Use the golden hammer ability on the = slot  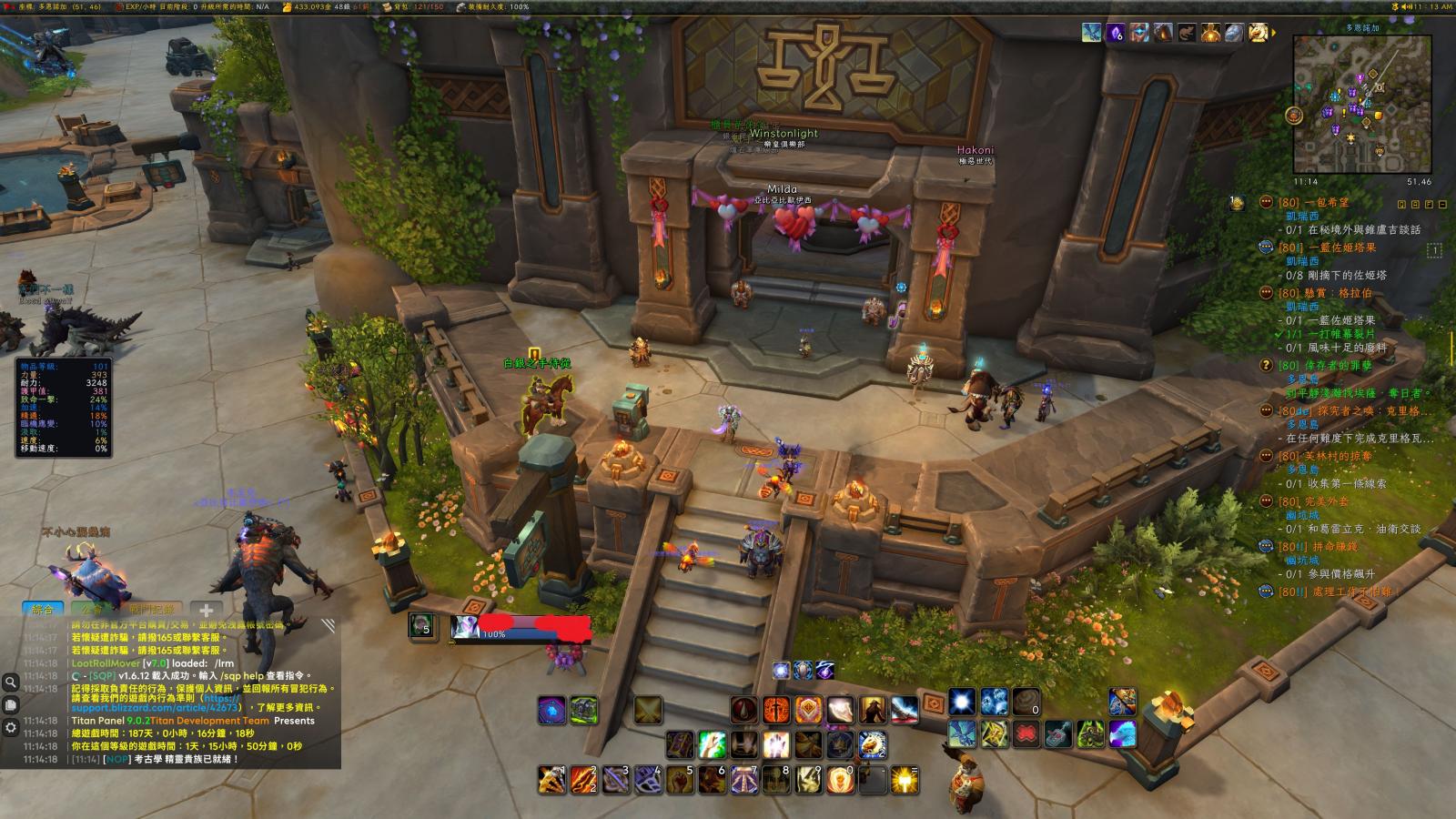click(x=905, y=780)
